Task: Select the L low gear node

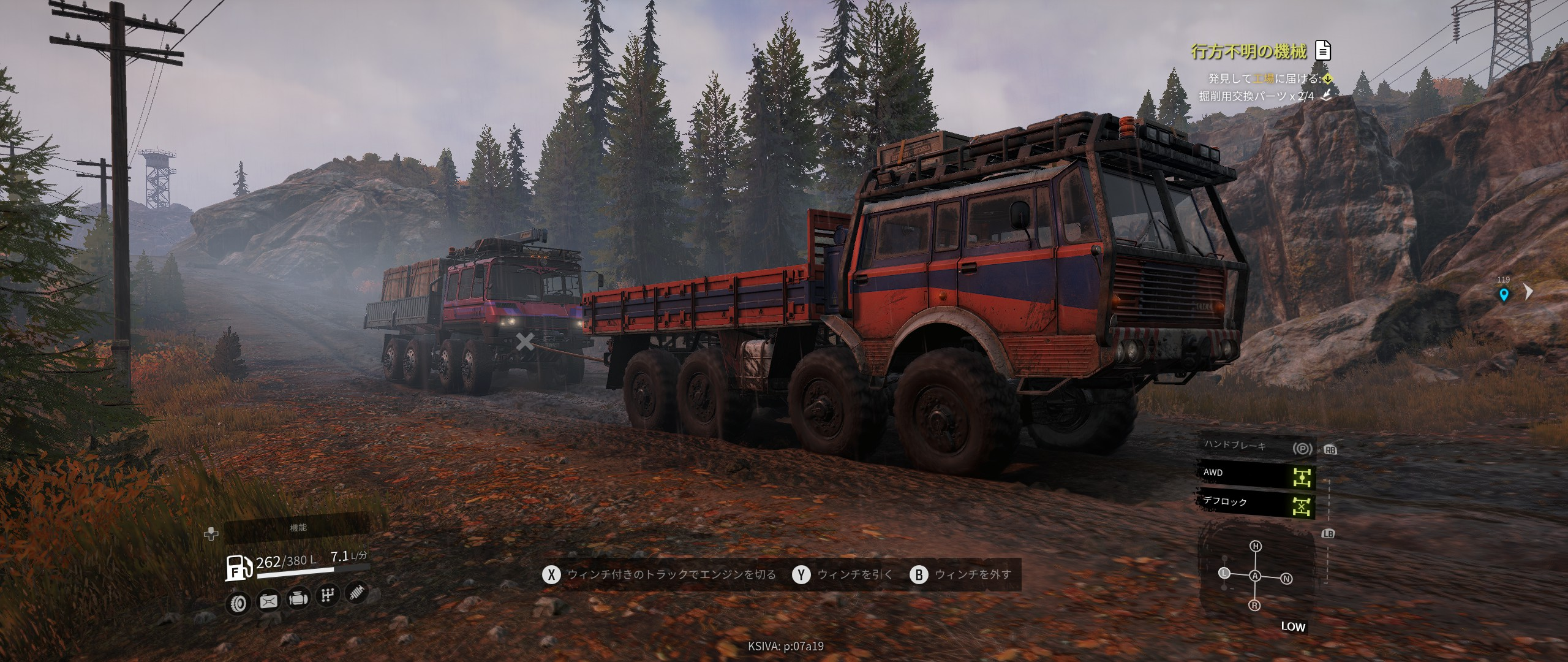Action: [x=1224, y=574]
